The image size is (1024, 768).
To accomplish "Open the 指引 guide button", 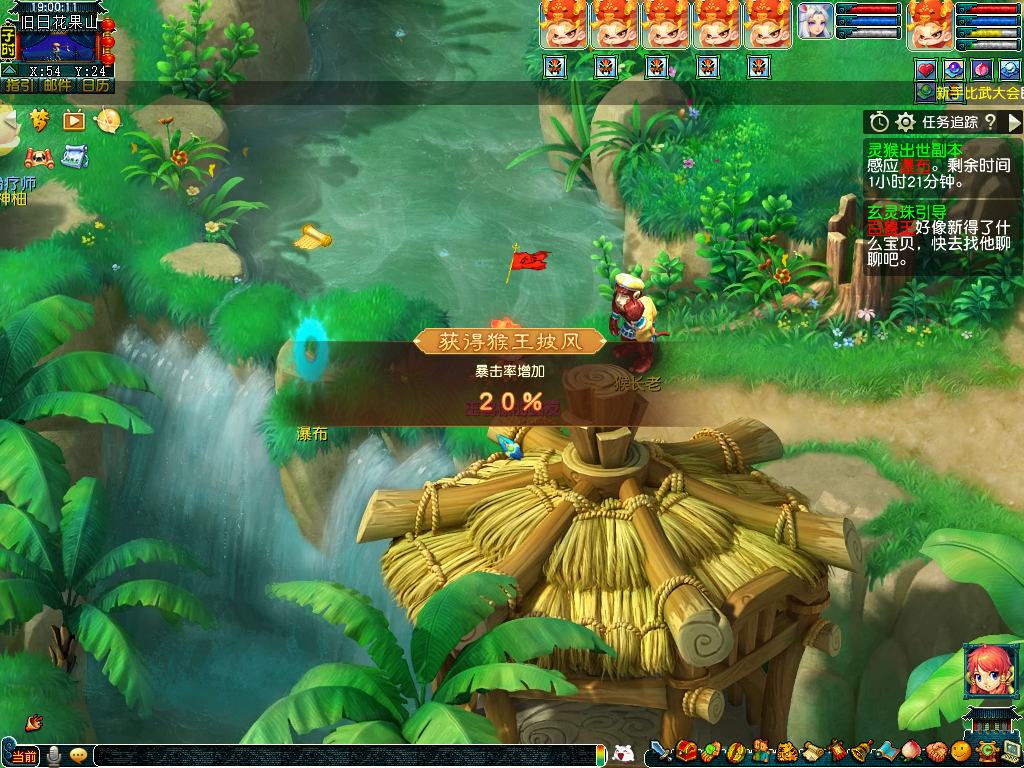I will (19, 85).
